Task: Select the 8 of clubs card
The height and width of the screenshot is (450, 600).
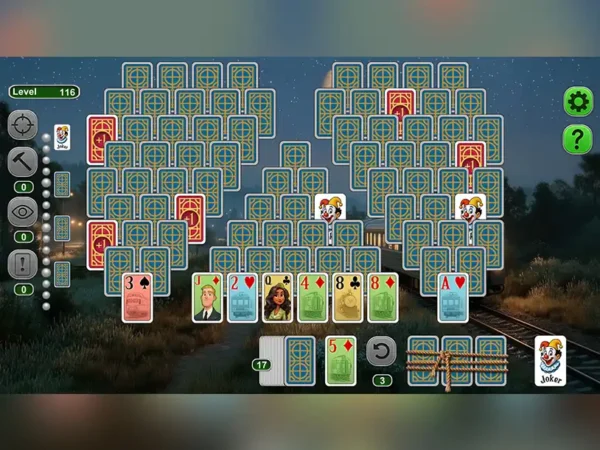Action: pyautogui.click(x=347, y=297)
